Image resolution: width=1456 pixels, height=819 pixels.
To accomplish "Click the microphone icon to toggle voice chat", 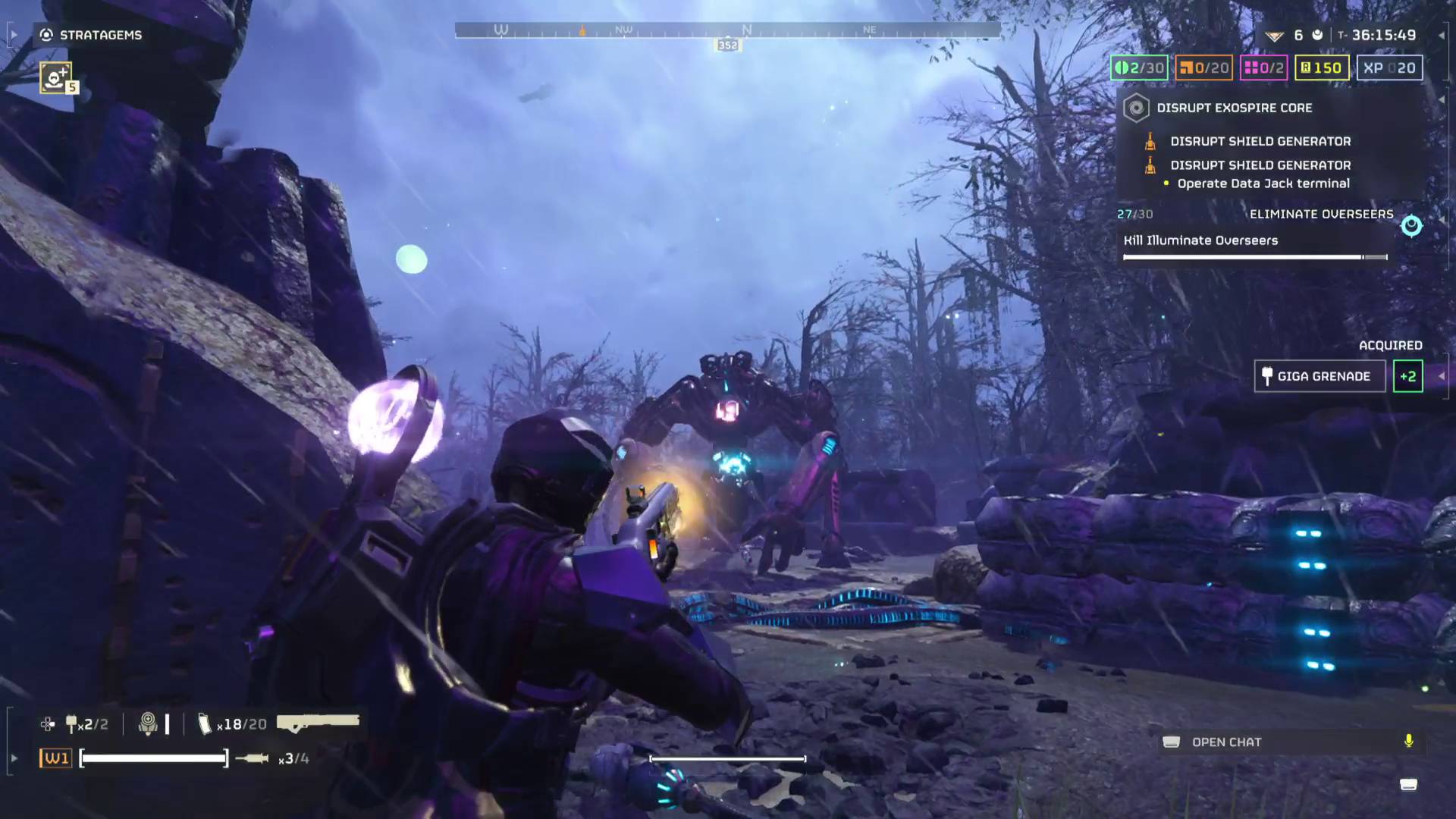I will (1408, 742).
